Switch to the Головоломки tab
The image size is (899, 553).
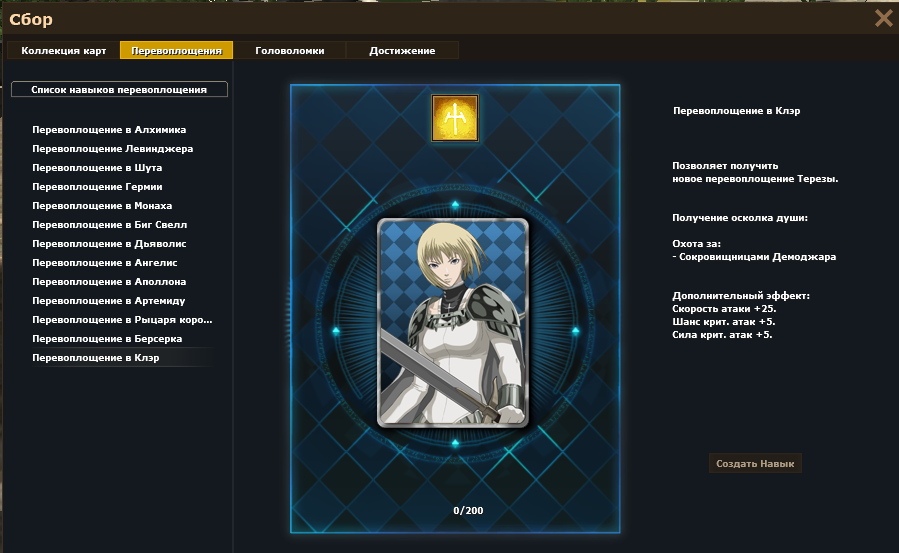click(290, 50)
